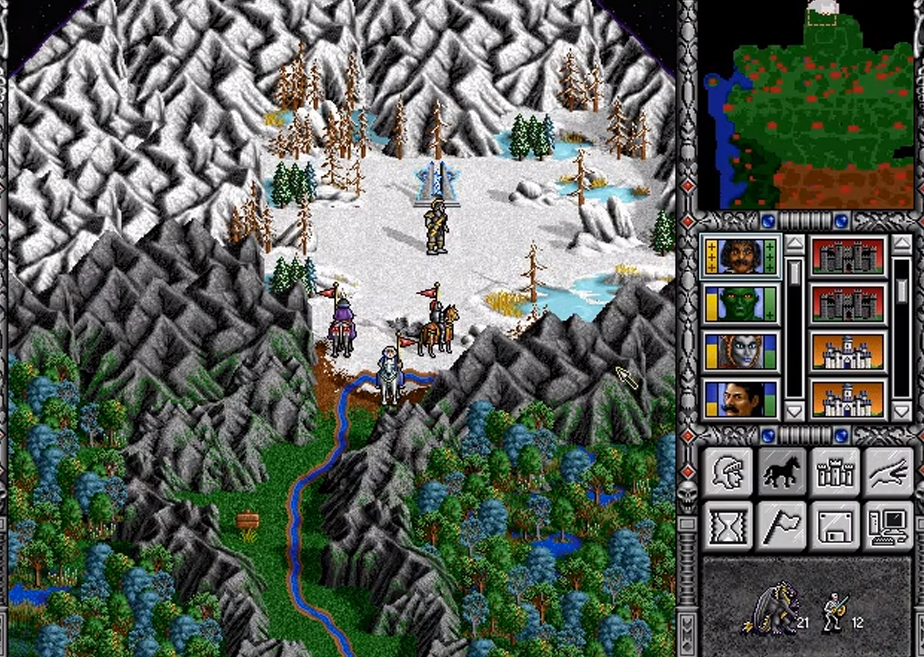Image resolution: width=924 pixels, height=657 pixels.
Task: Click the castle list's up arrow
Action: (901, 244)
